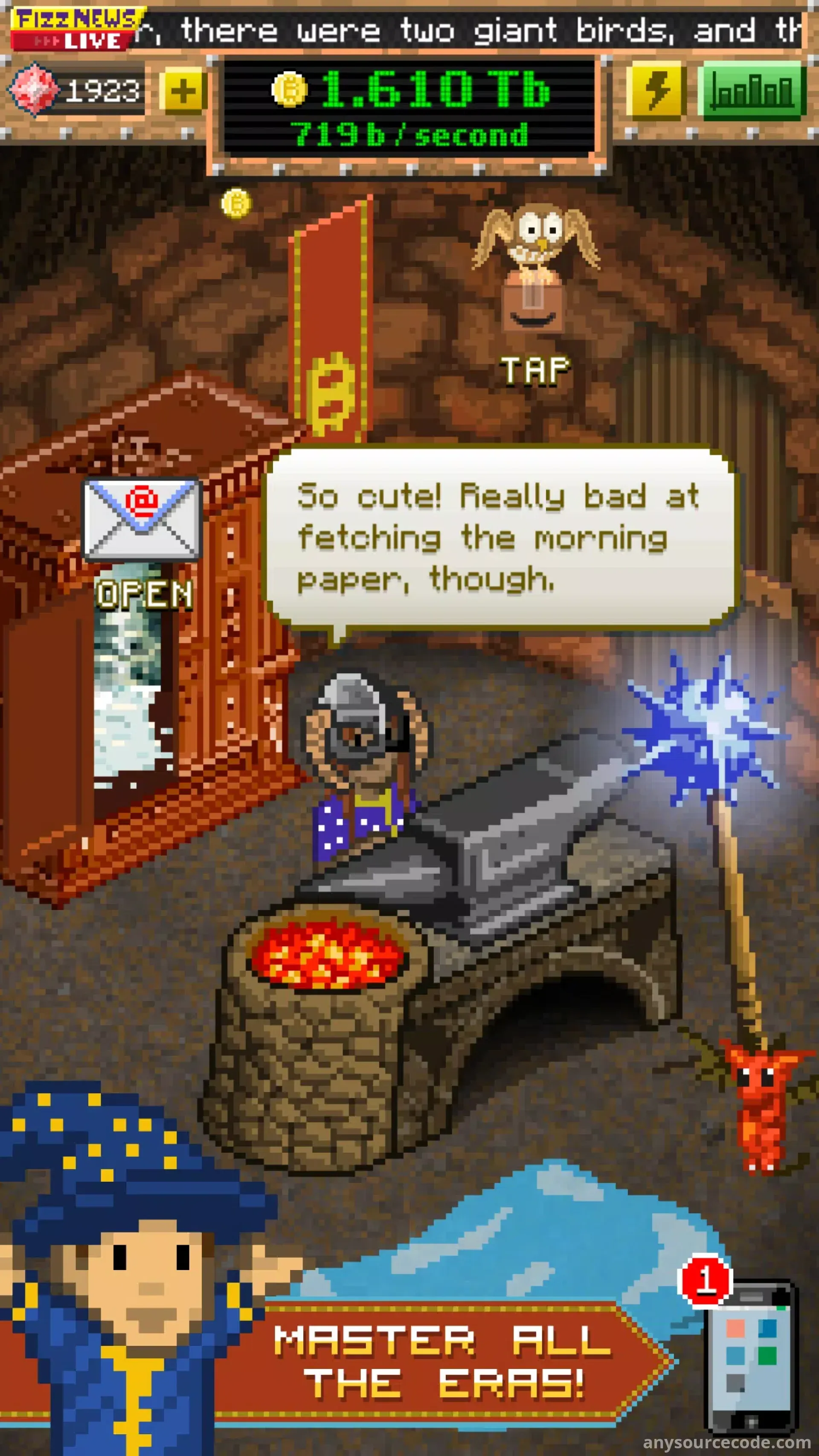Open the mail envelope icon
This screenshot has height=1456, width=819.
pos(141,519)
